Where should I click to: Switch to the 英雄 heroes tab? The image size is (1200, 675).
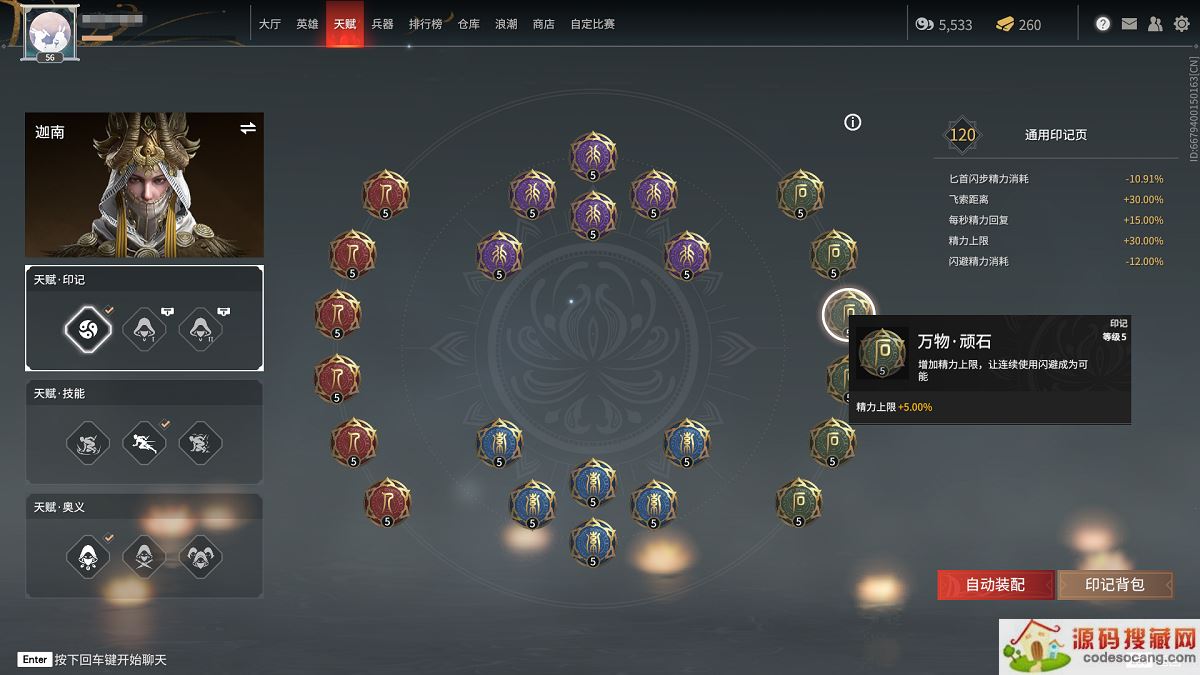(x=307, y=24)
